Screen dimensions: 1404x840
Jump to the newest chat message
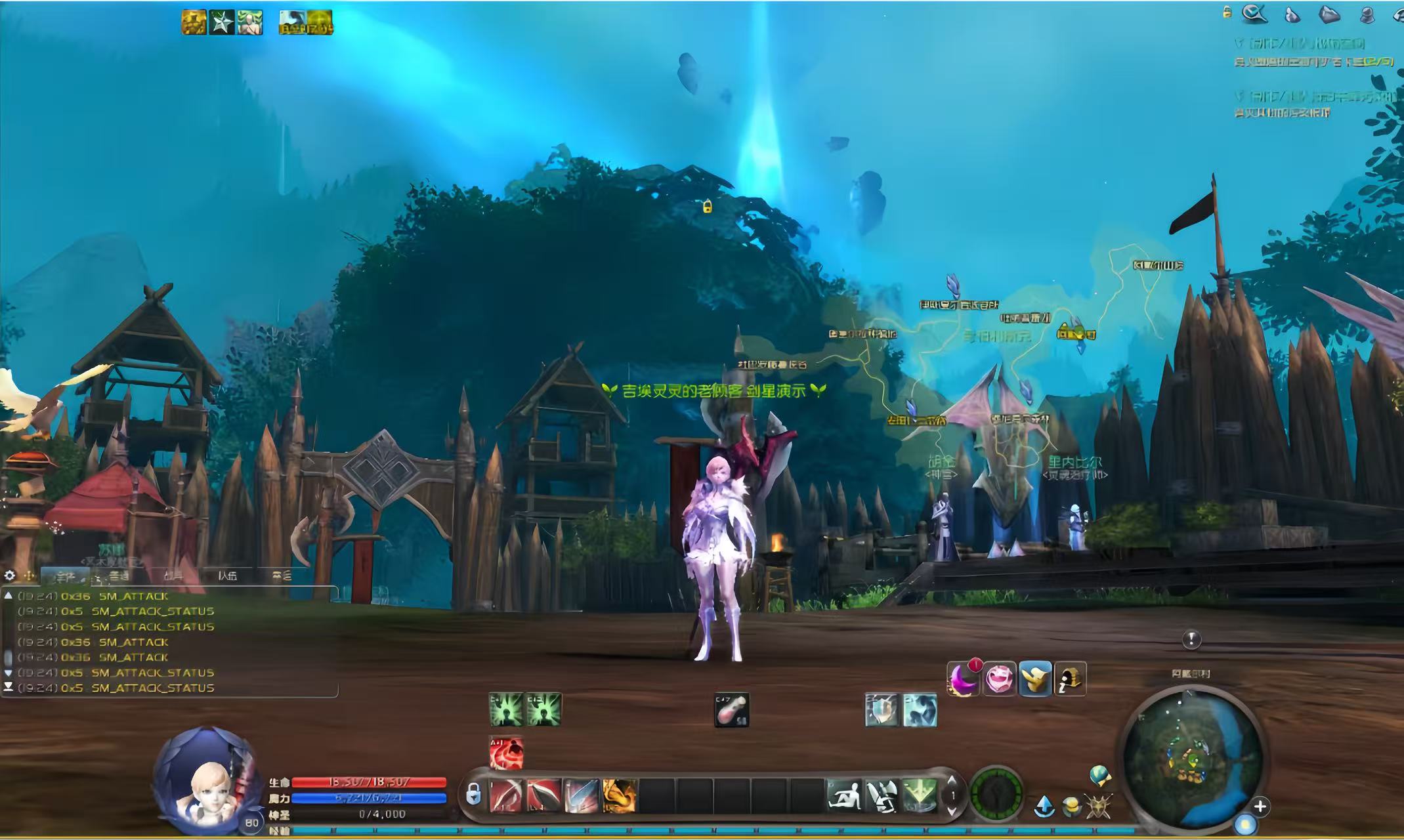pyautogui.click(x=9, y=687)
